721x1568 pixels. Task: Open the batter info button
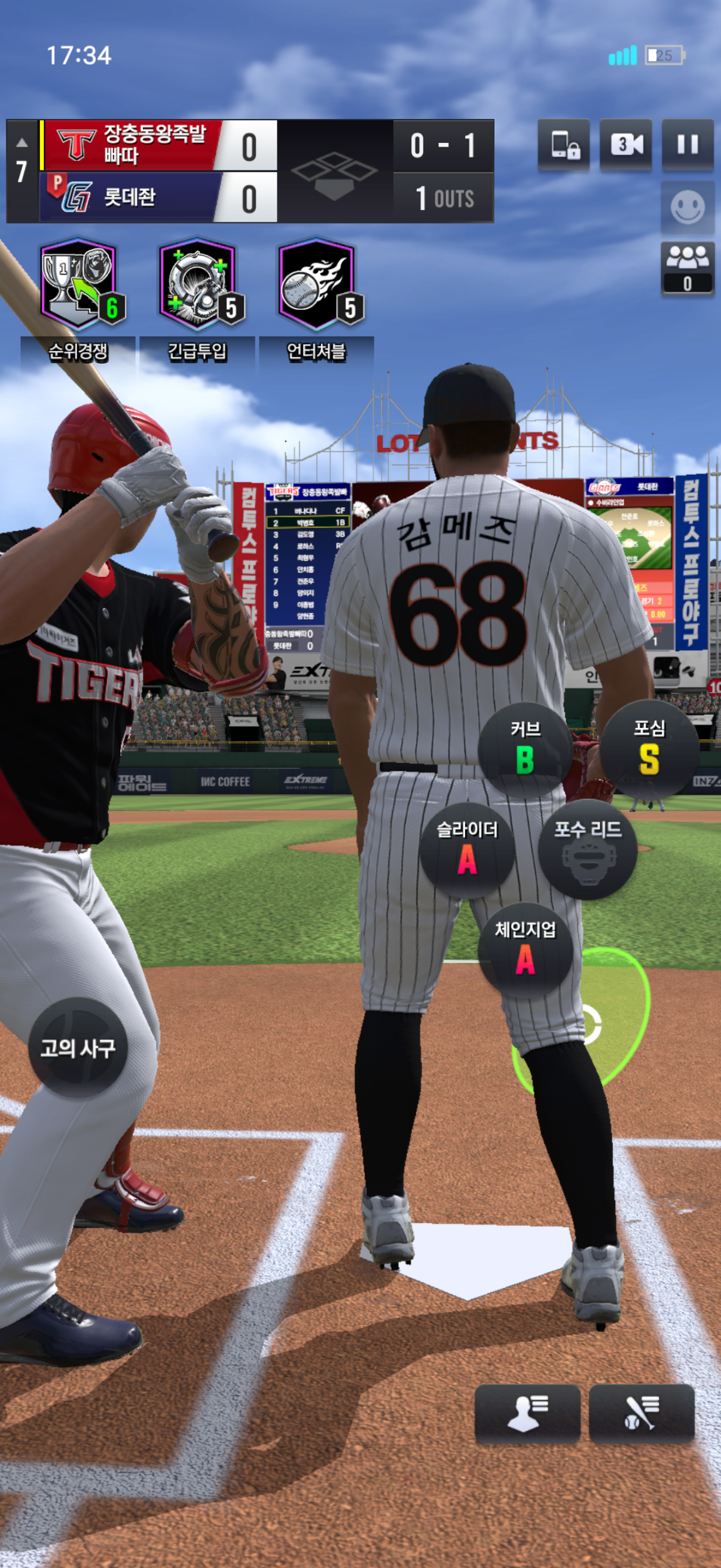641,1413
